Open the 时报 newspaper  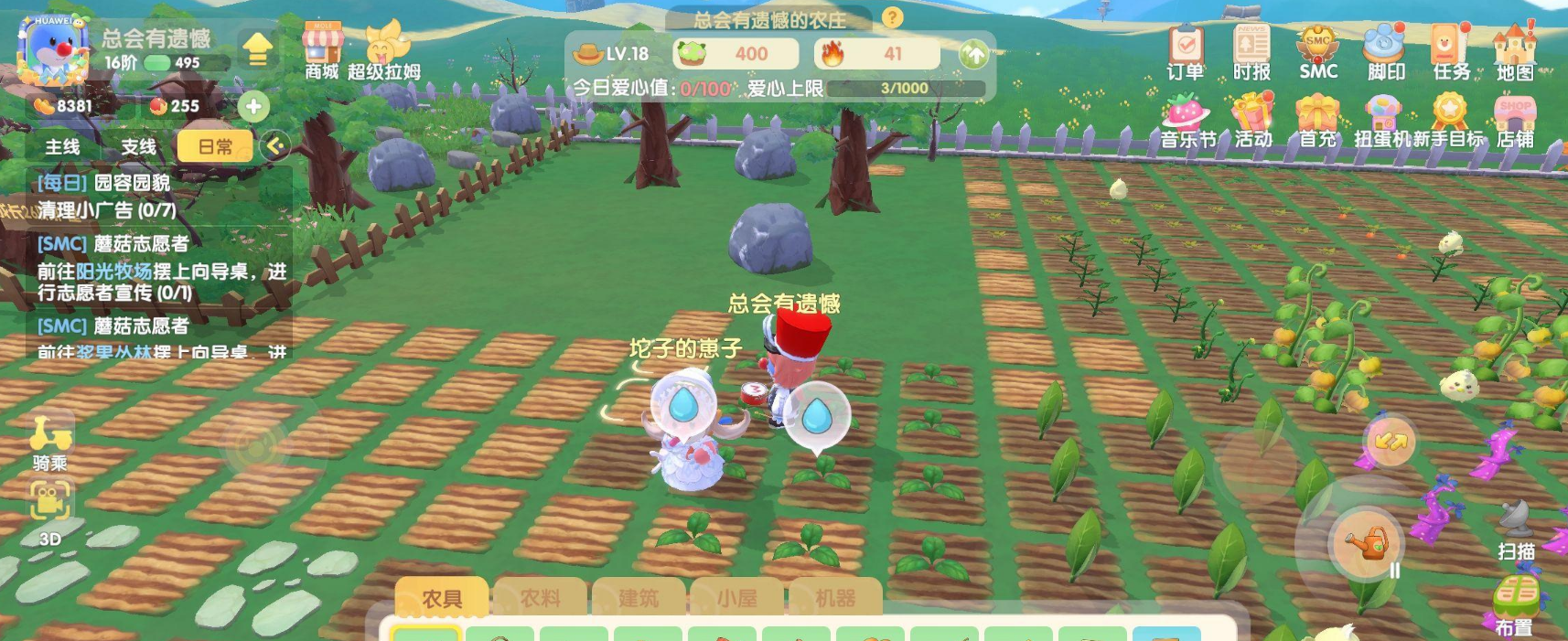pyautogui.click(x=1251, y=51)
